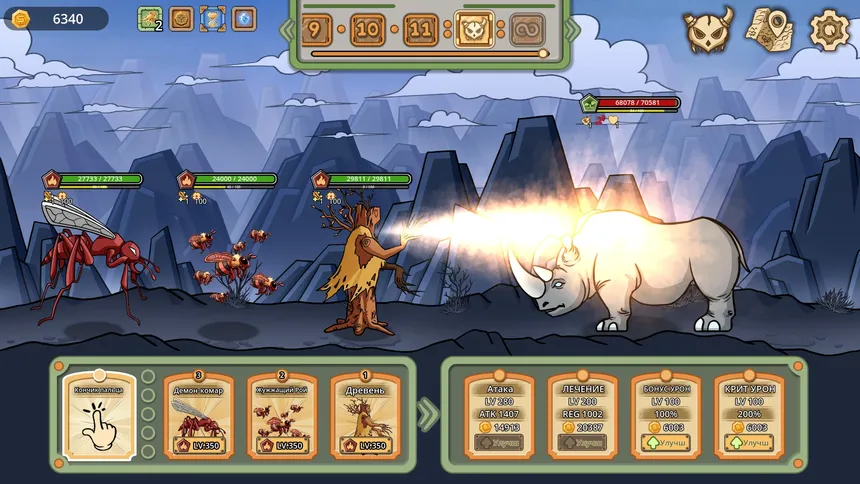Upgrade Атака with the Улучш button

click(x=499, y=442)
